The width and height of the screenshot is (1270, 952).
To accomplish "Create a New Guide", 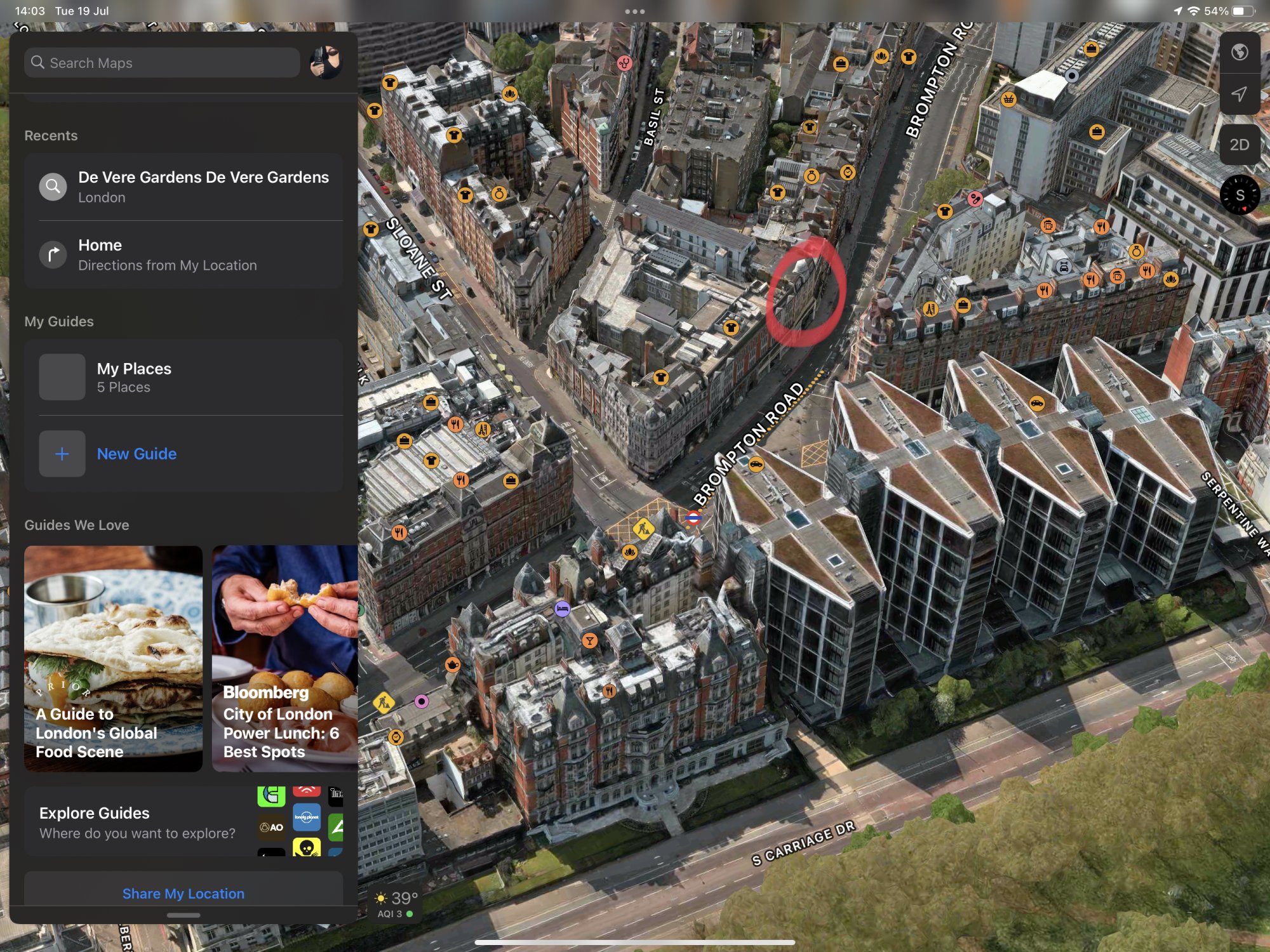I will pos(137,454).
